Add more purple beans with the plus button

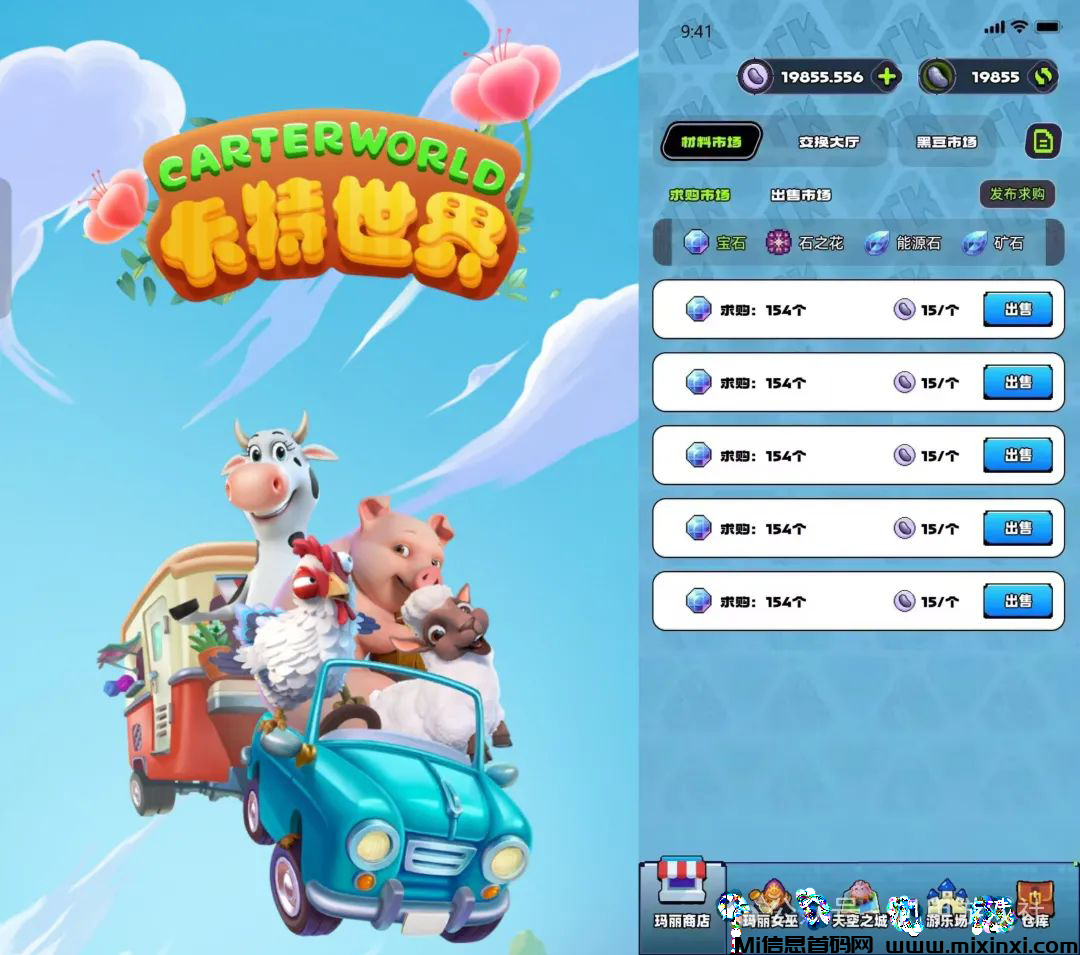tap(886, 77)
